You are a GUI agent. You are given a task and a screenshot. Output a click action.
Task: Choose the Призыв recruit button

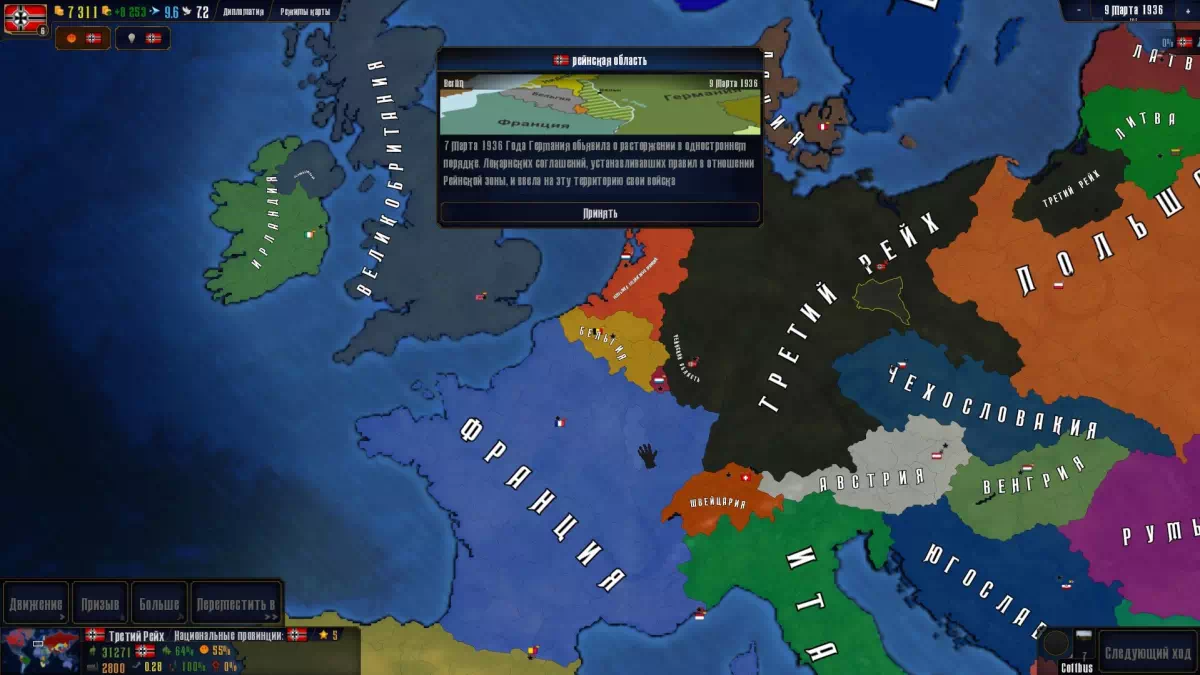pyautogui.click(x=100, y=604)
